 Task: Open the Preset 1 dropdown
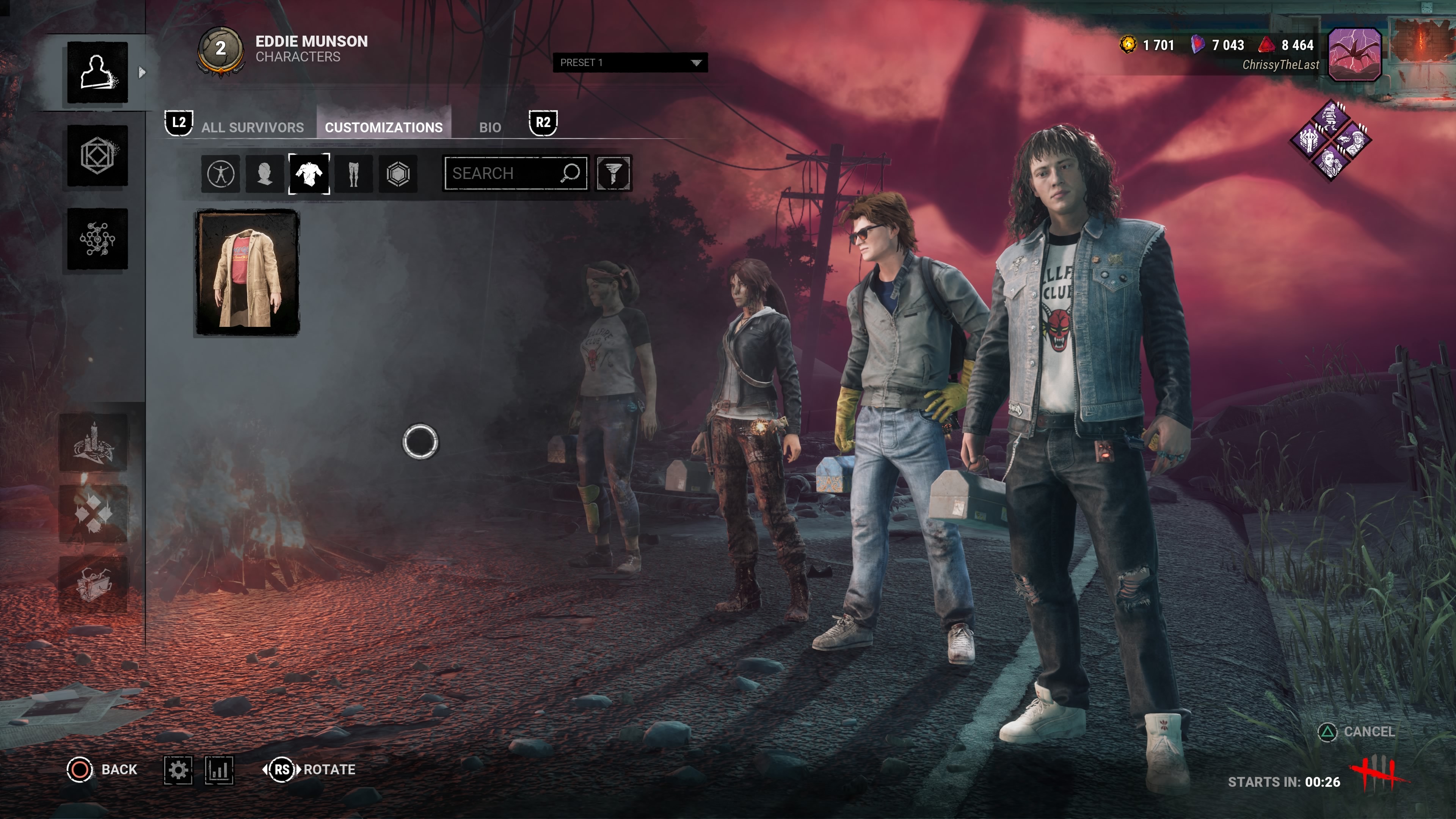pos(630,63)
